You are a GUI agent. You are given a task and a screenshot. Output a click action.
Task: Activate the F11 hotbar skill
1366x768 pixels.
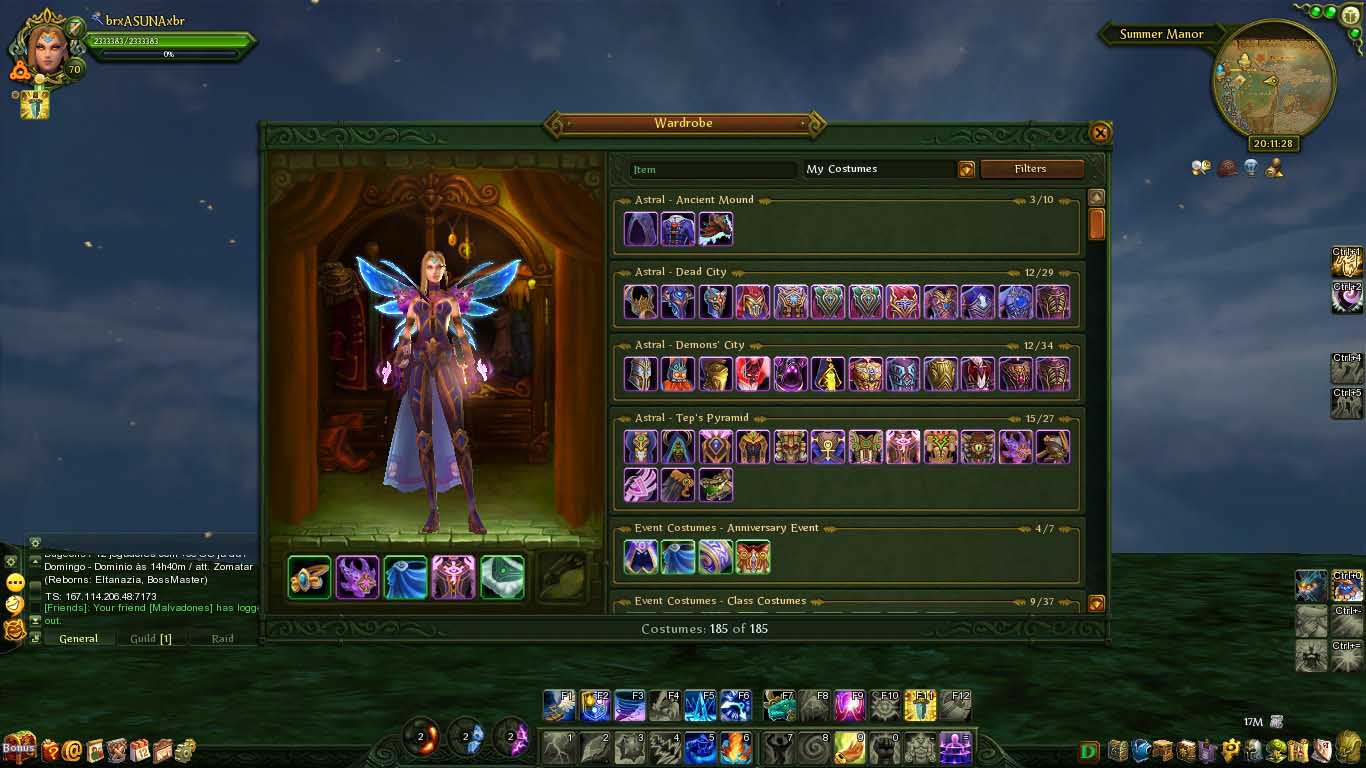(x=920, y=705)
